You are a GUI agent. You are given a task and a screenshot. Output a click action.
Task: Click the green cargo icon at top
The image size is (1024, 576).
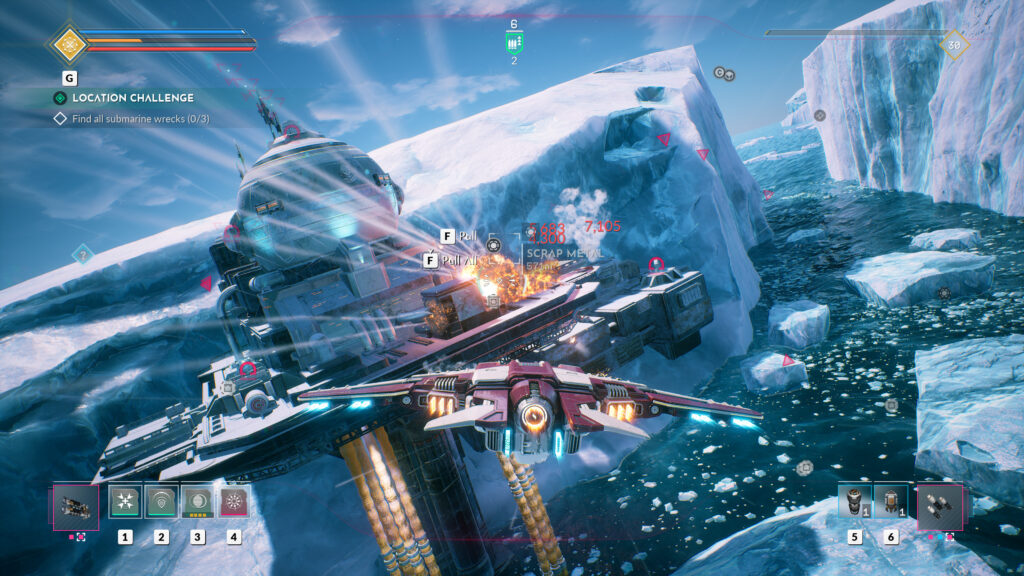pos(514,42)
